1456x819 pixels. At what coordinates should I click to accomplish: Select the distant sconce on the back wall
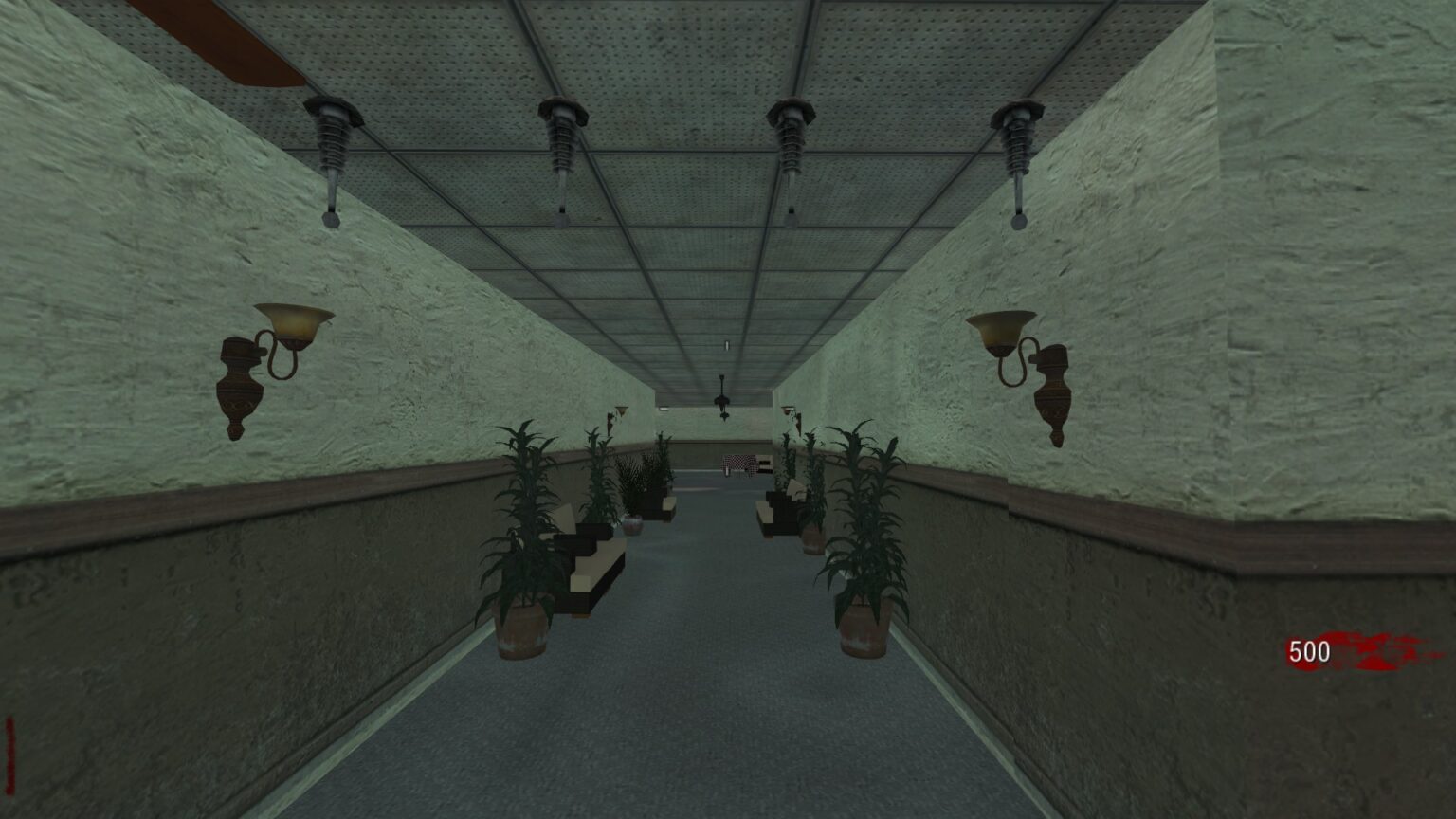coord(621,409)
